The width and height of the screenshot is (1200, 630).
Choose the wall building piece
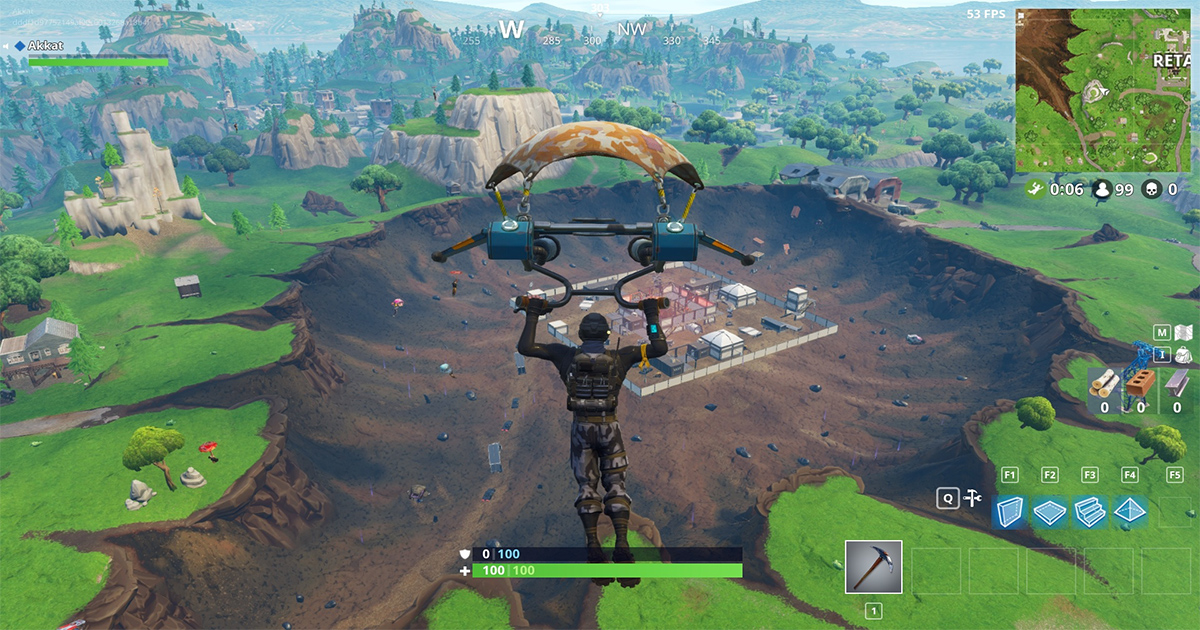tap(1009, 511)
